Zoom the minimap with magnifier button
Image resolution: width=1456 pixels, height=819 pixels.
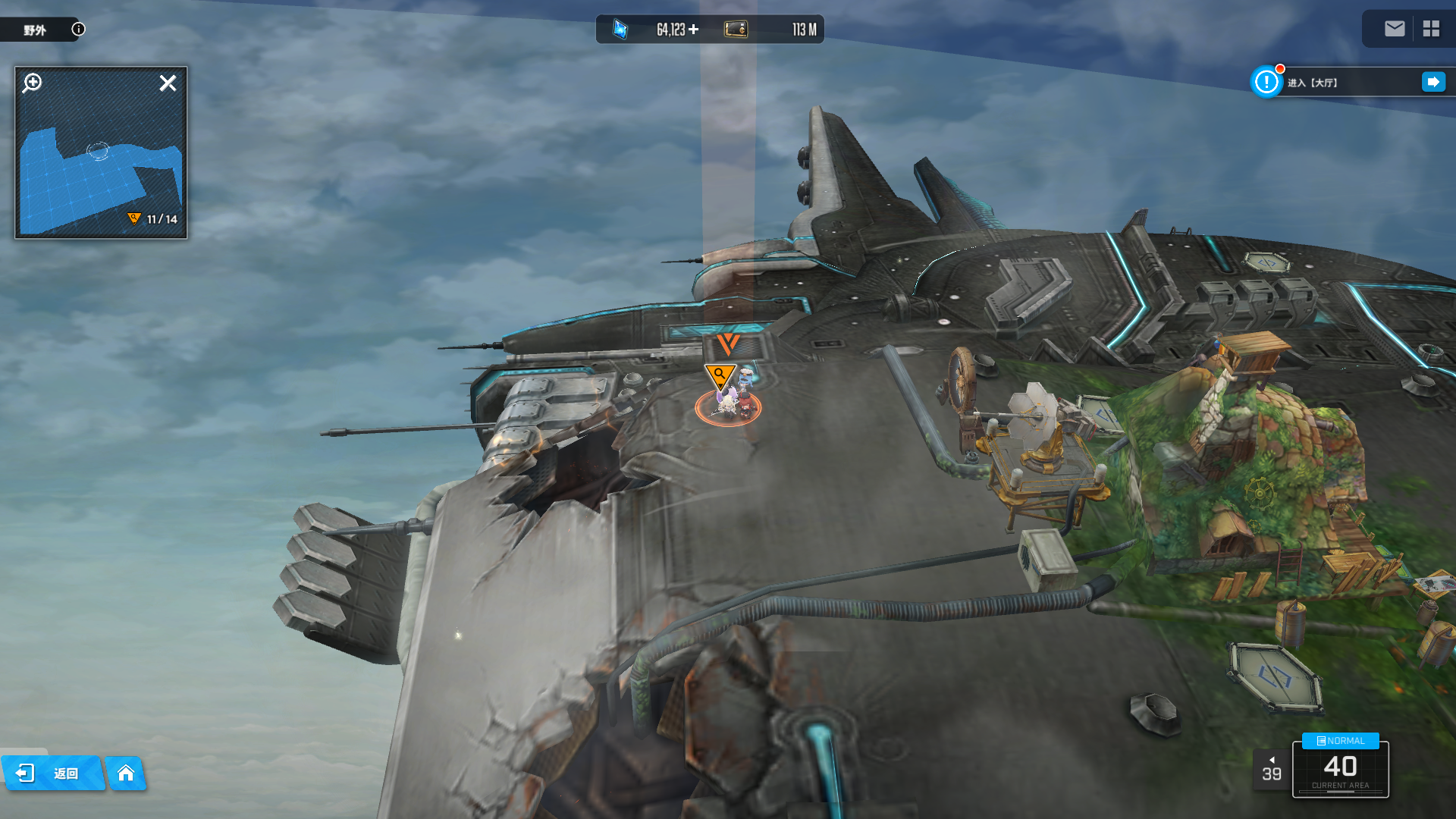click(x=33, y=83)
